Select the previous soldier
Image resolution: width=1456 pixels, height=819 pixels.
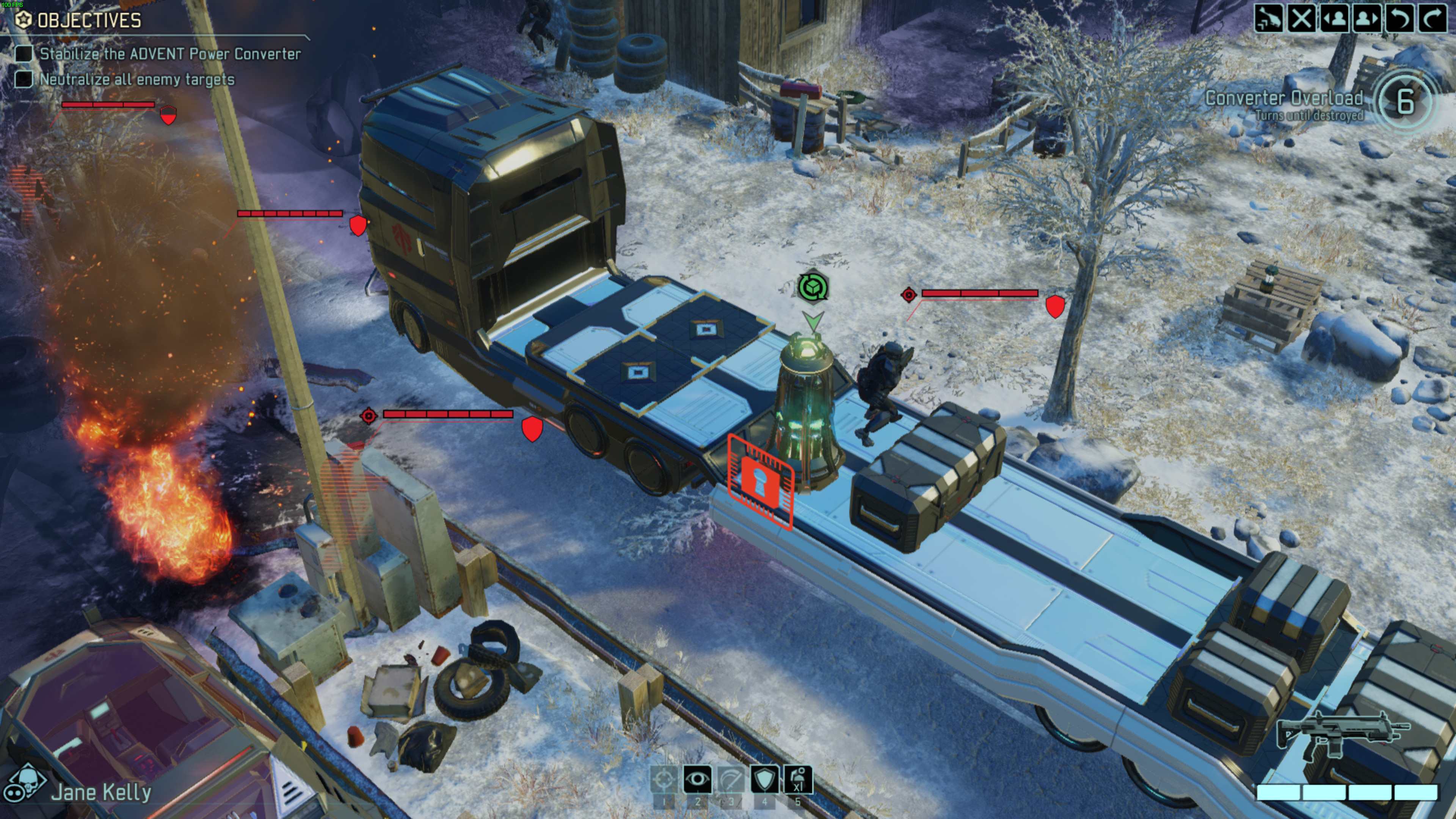pos(1334,19)
